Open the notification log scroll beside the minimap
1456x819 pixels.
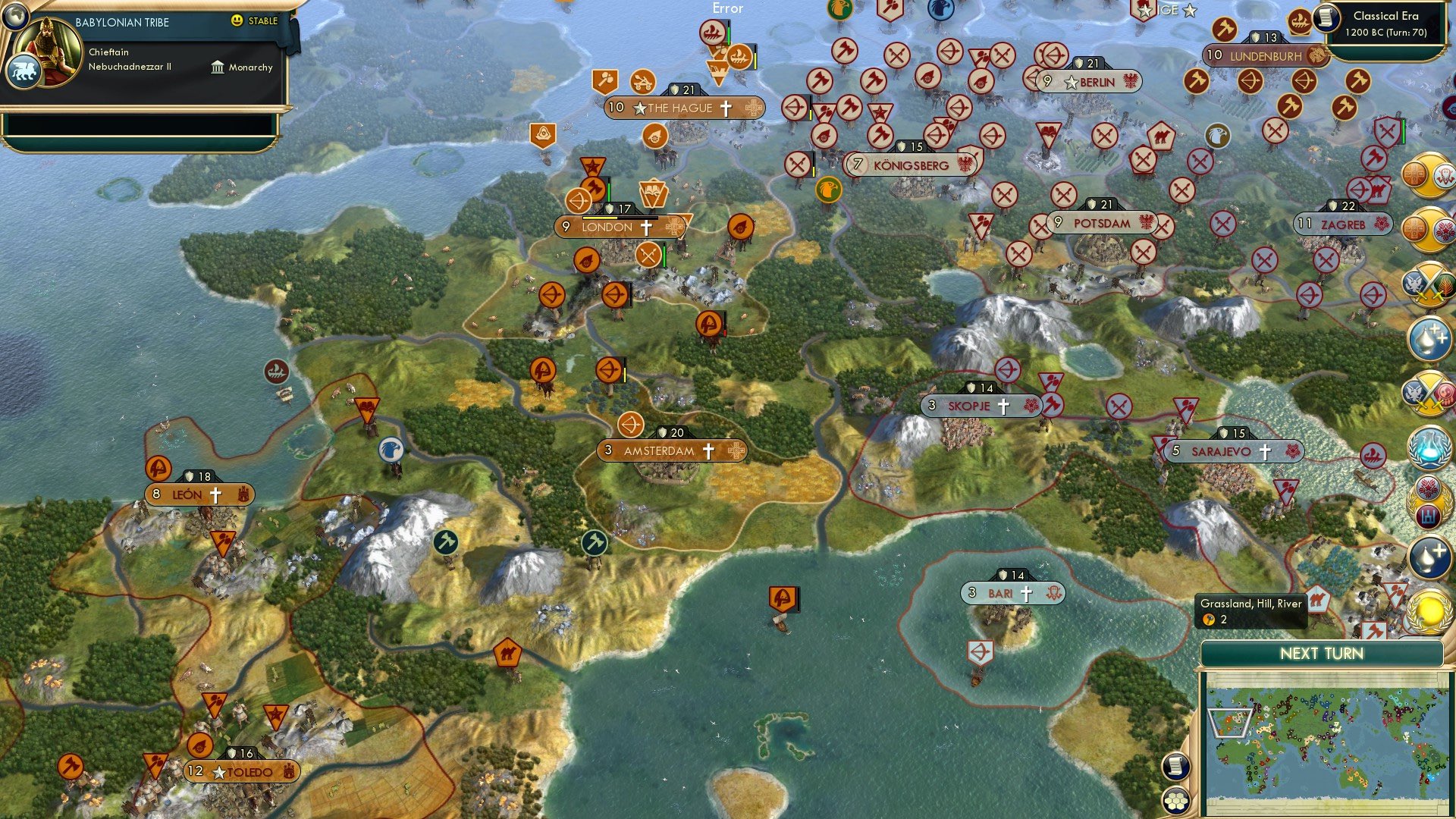point(1176,766)
